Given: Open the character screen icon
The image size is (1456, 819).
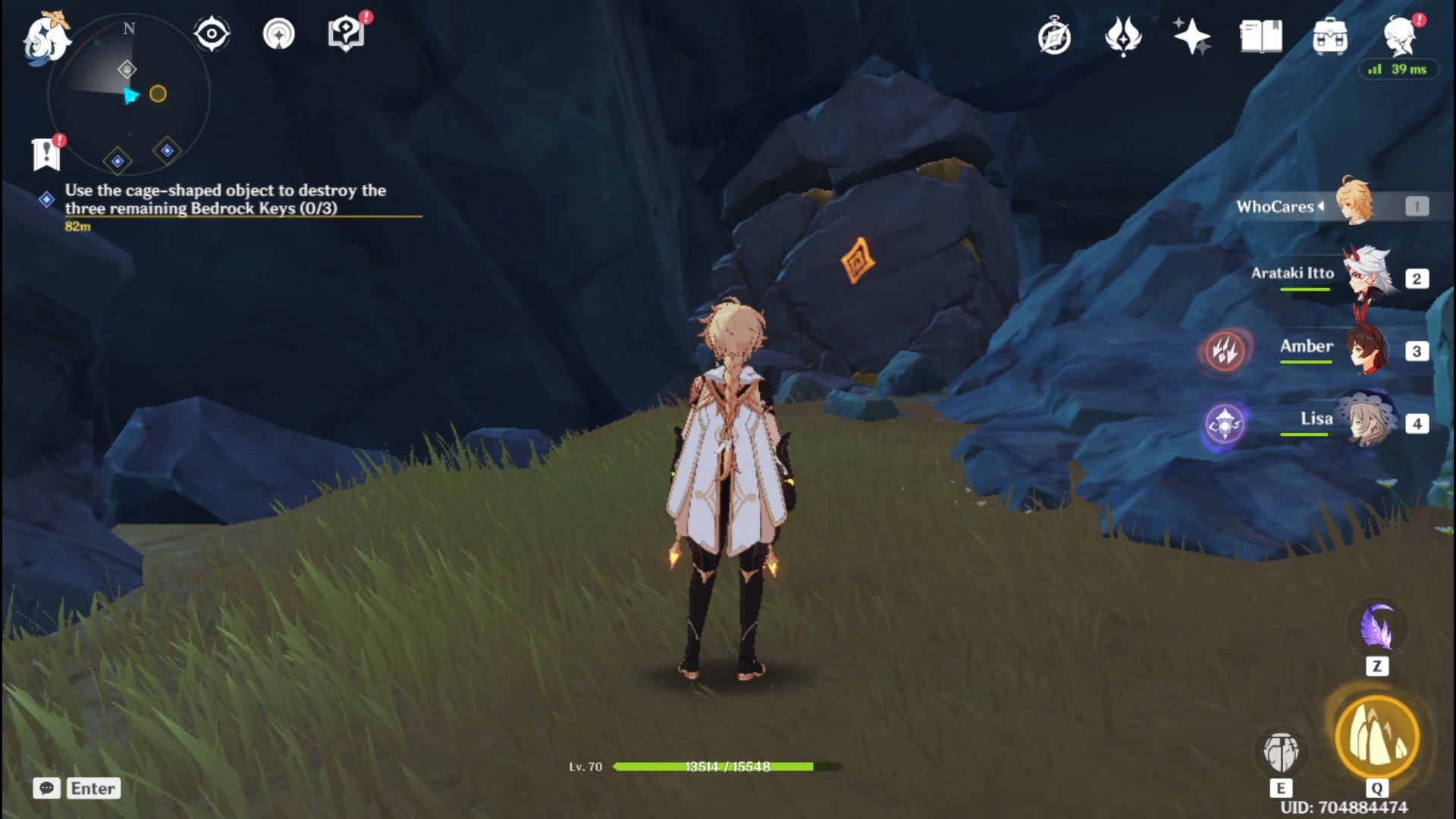Looking at the screenshot, I should click(x=1399, y=36).
